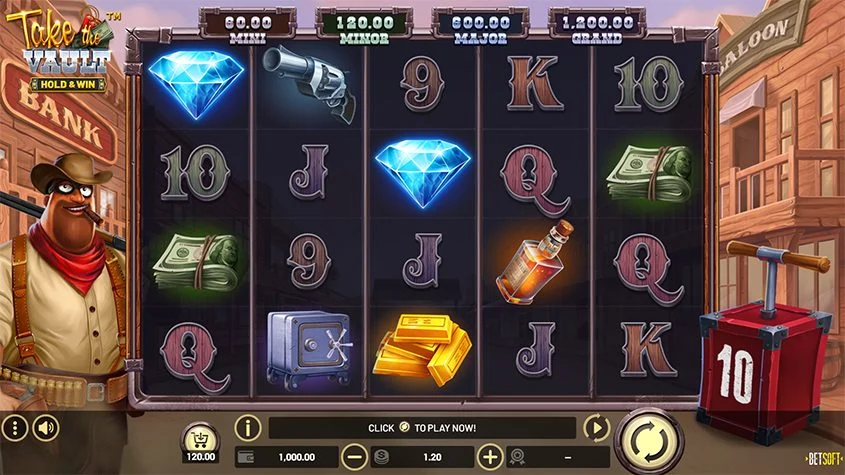Open the info paytable button
Image resolution: width=845 pixels, height=475 pixels.
click(247, 428)
